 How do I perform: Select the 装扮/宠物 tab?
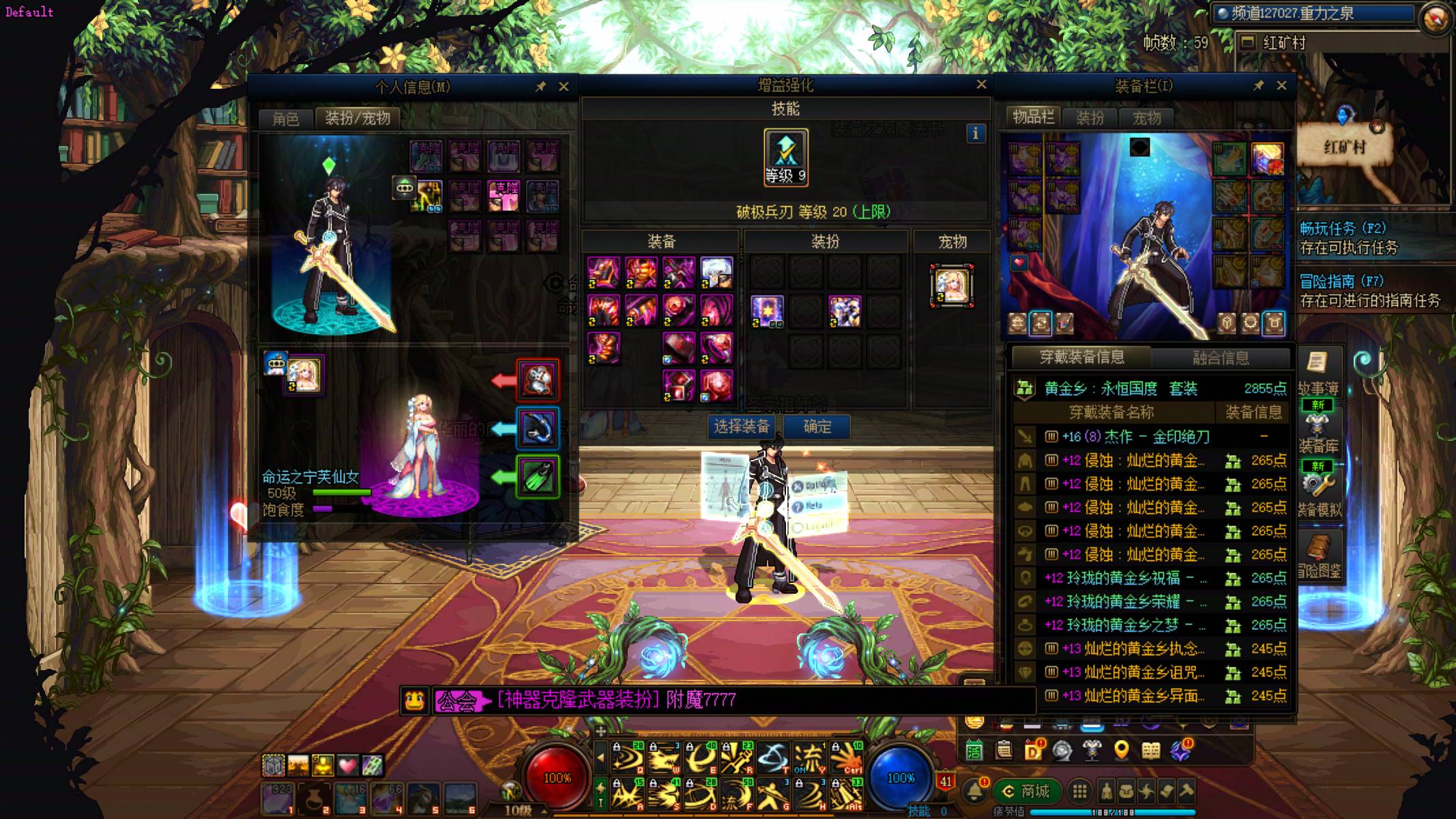click(358, 118)
